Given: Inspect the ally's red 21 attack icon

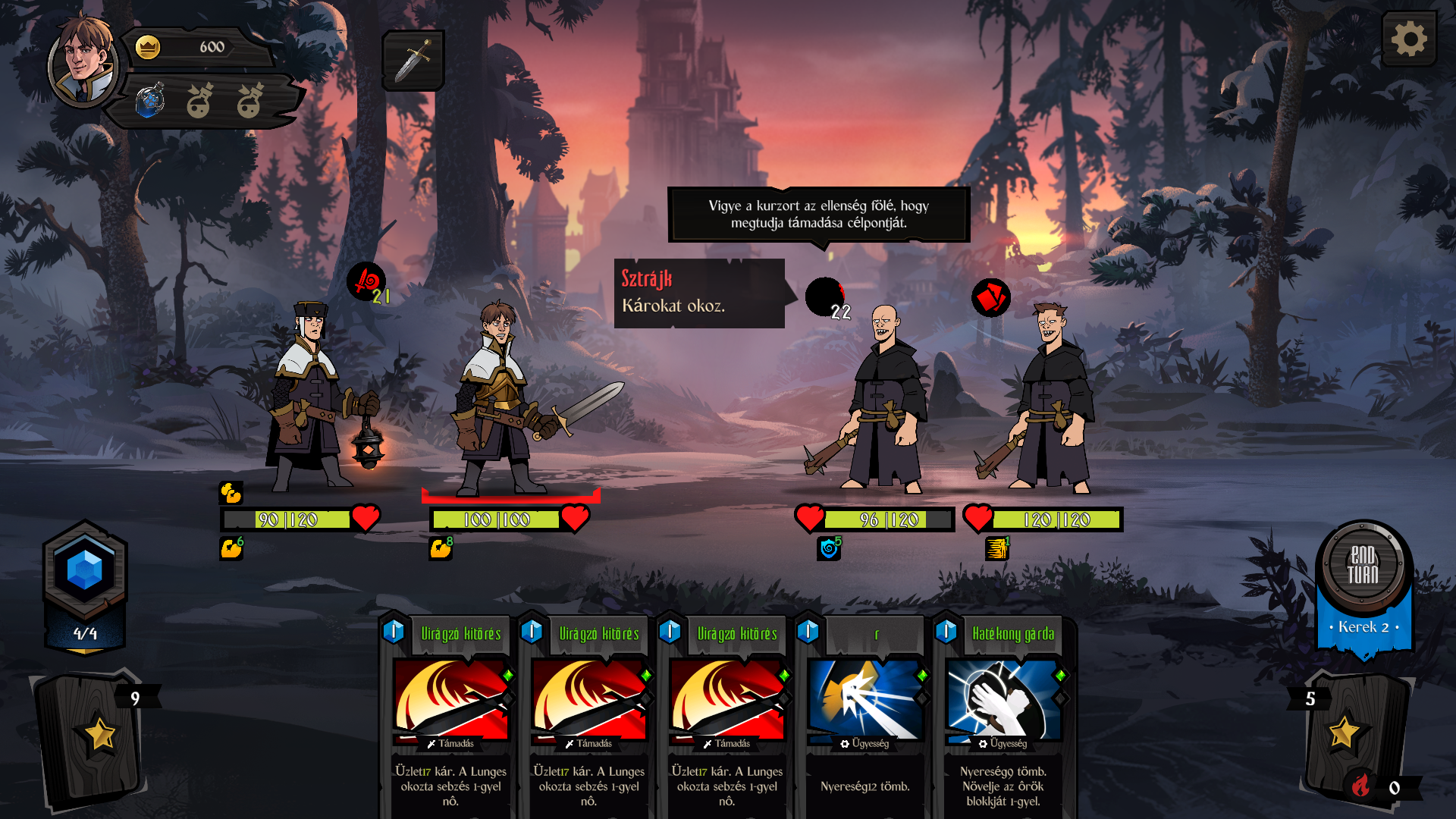Looking at the screenshot, I should [x=368, y=282].
